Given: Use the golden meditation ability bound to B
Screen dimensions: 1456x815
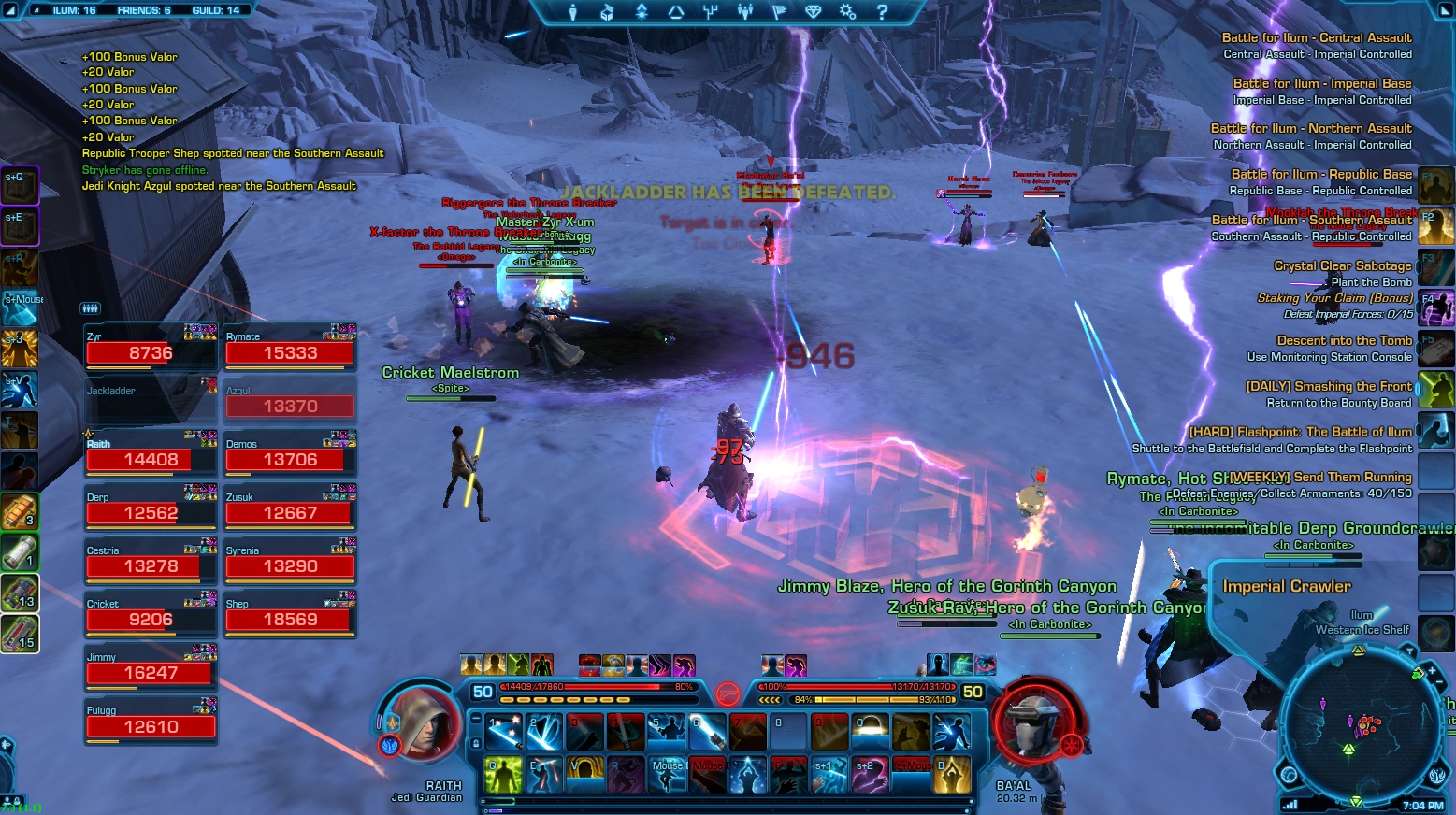Looking at the screenshot, I should (952, 776).
